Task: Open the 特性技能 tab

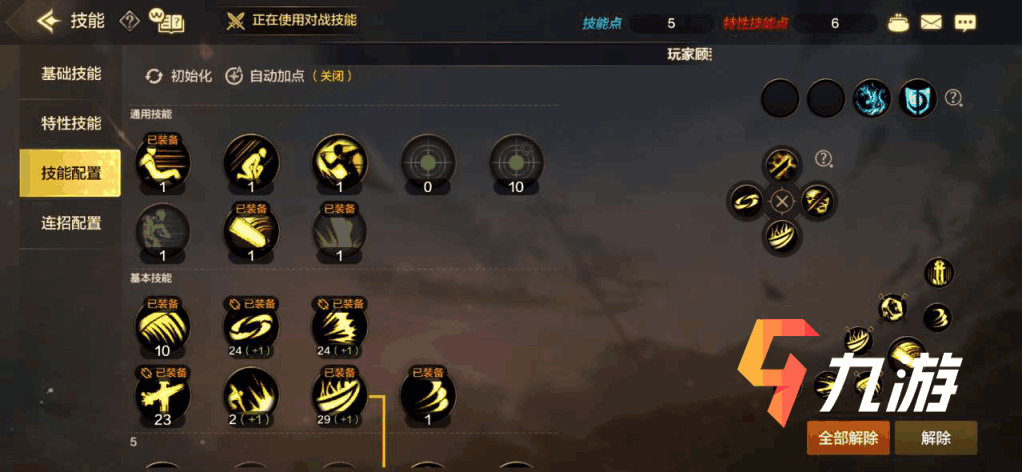Action: 70,124
